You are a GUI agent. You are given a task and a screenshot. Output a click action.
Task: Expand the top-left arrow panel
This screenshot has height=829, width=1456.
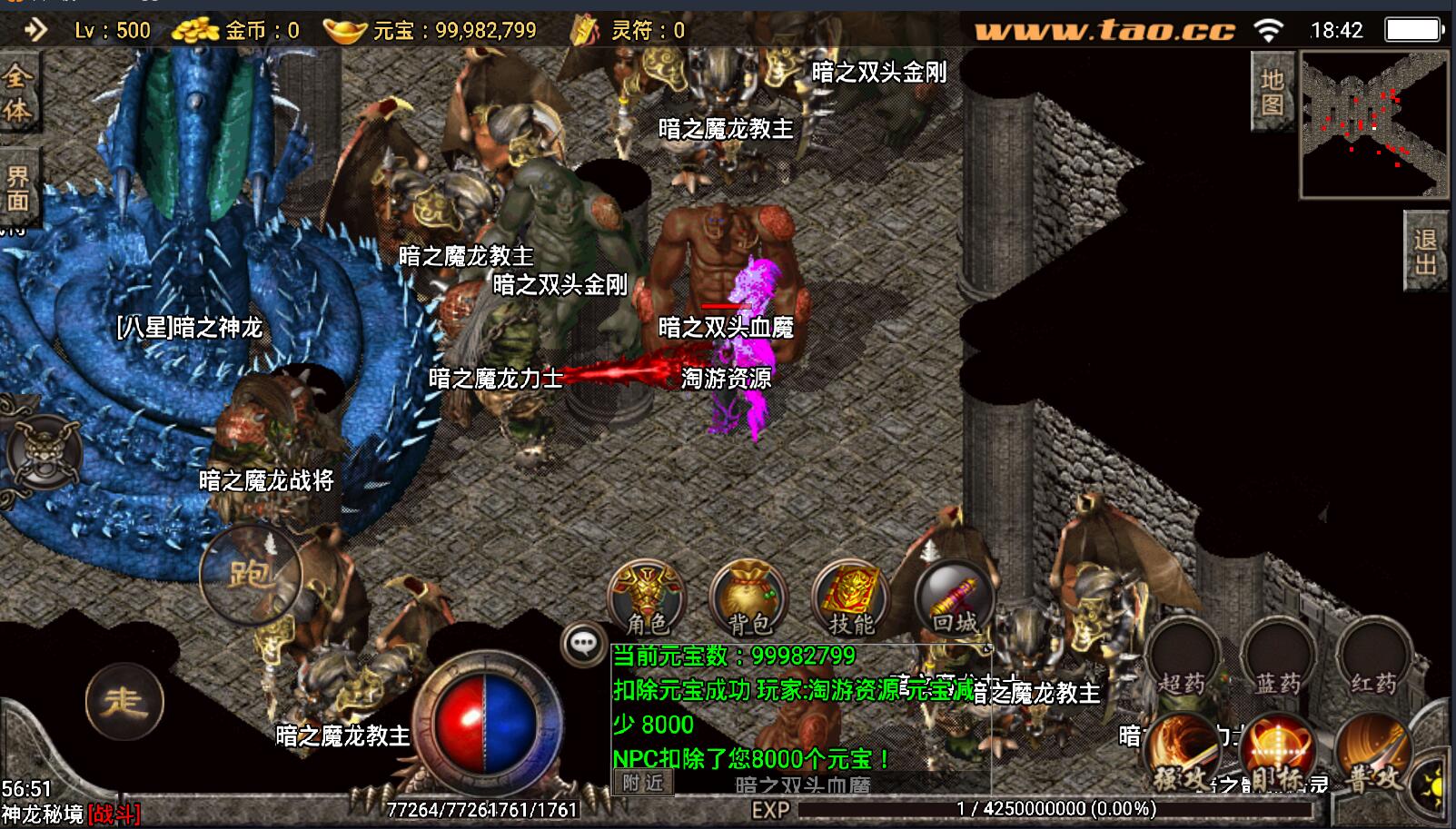point(35,30)
